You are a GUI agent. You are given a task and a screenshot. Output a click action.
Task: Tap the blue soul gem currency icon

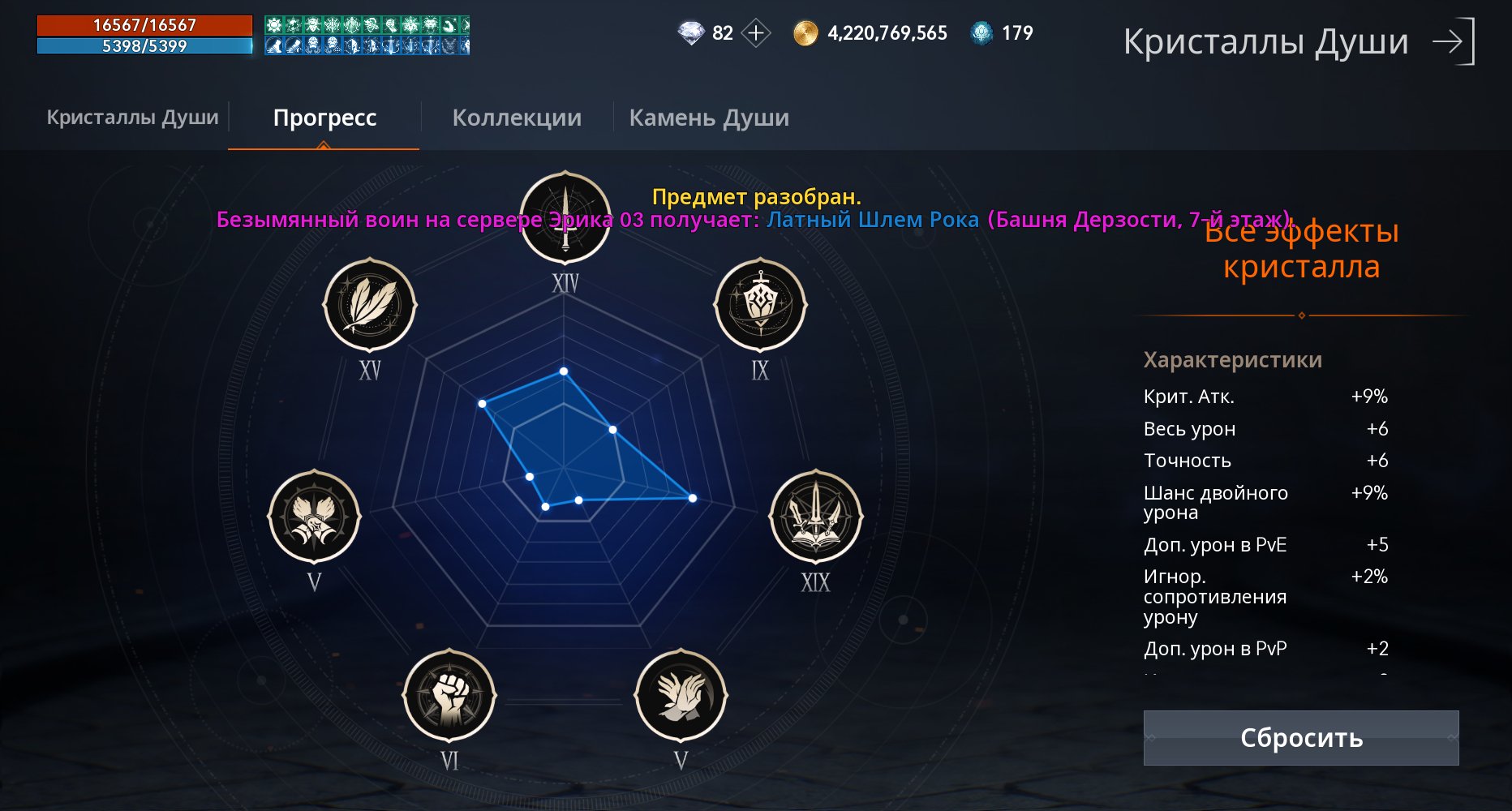(982, 33)
